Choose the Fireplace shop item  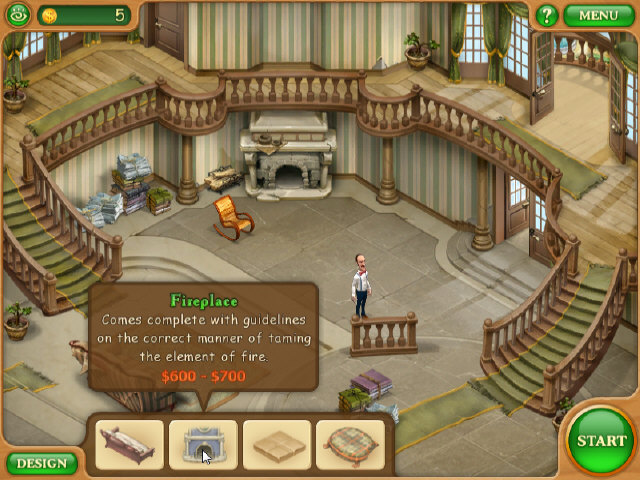coord(203,445)
